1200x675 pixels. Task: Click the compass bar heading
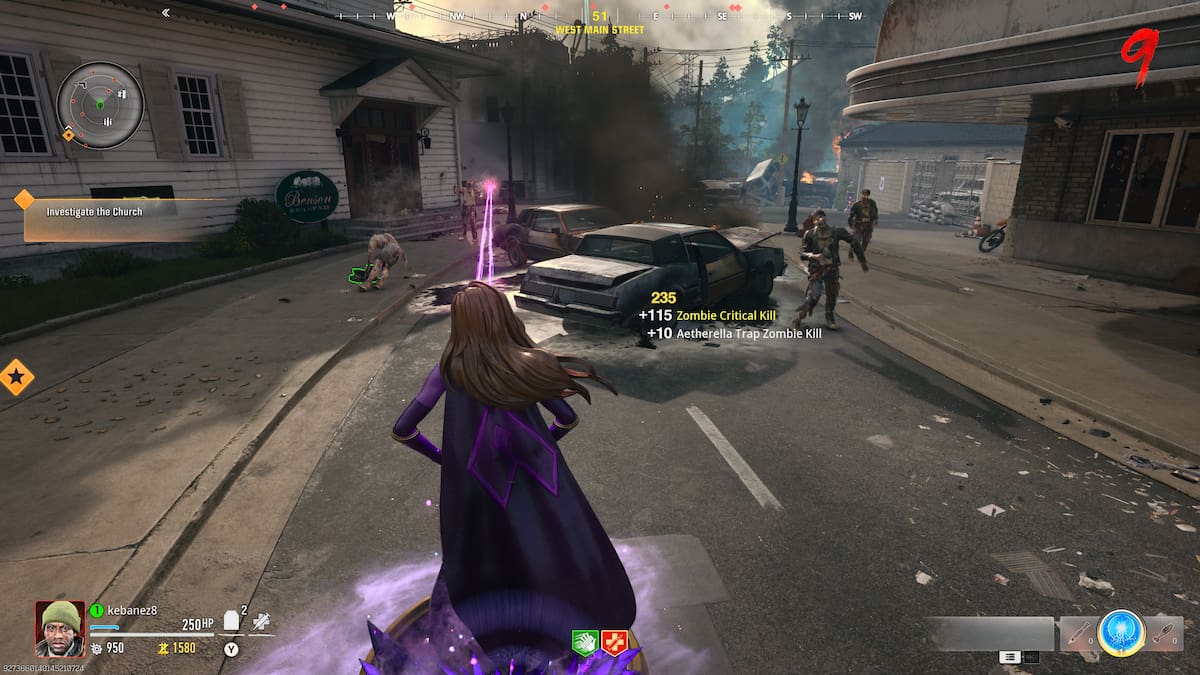tap(600, 17)
